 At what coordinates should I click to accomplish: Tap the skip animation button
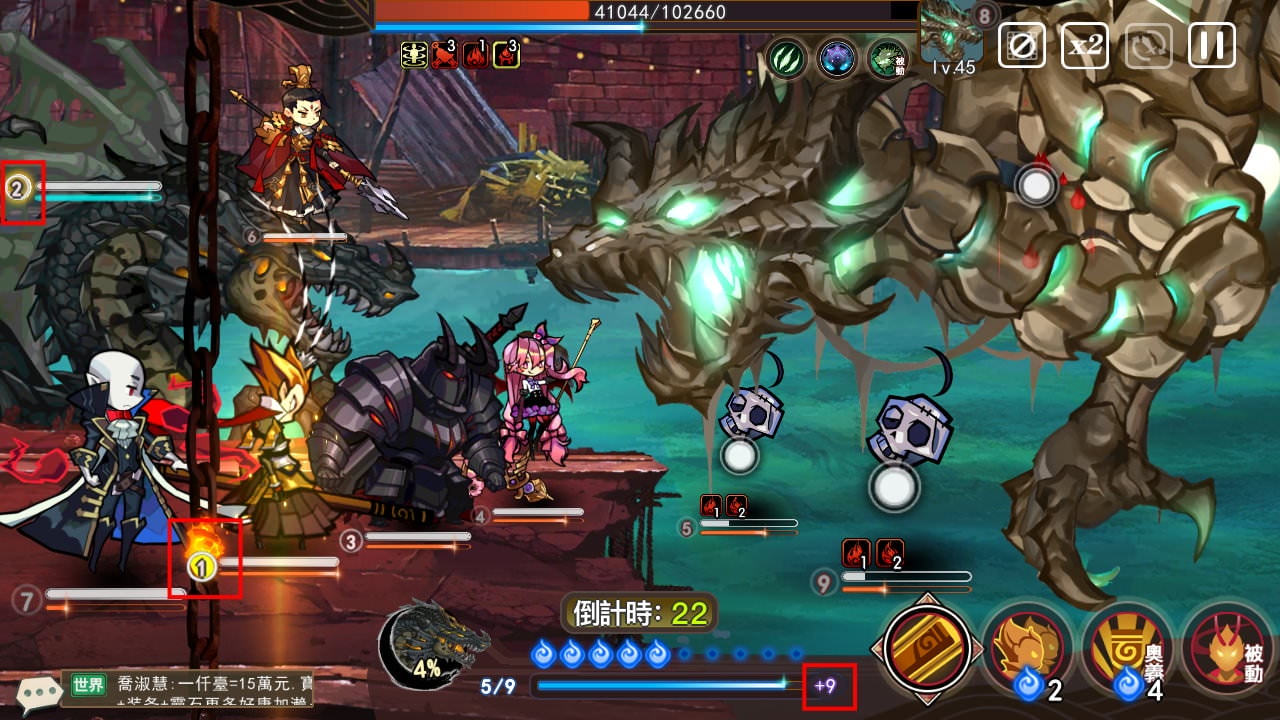tap(1022, 45)
